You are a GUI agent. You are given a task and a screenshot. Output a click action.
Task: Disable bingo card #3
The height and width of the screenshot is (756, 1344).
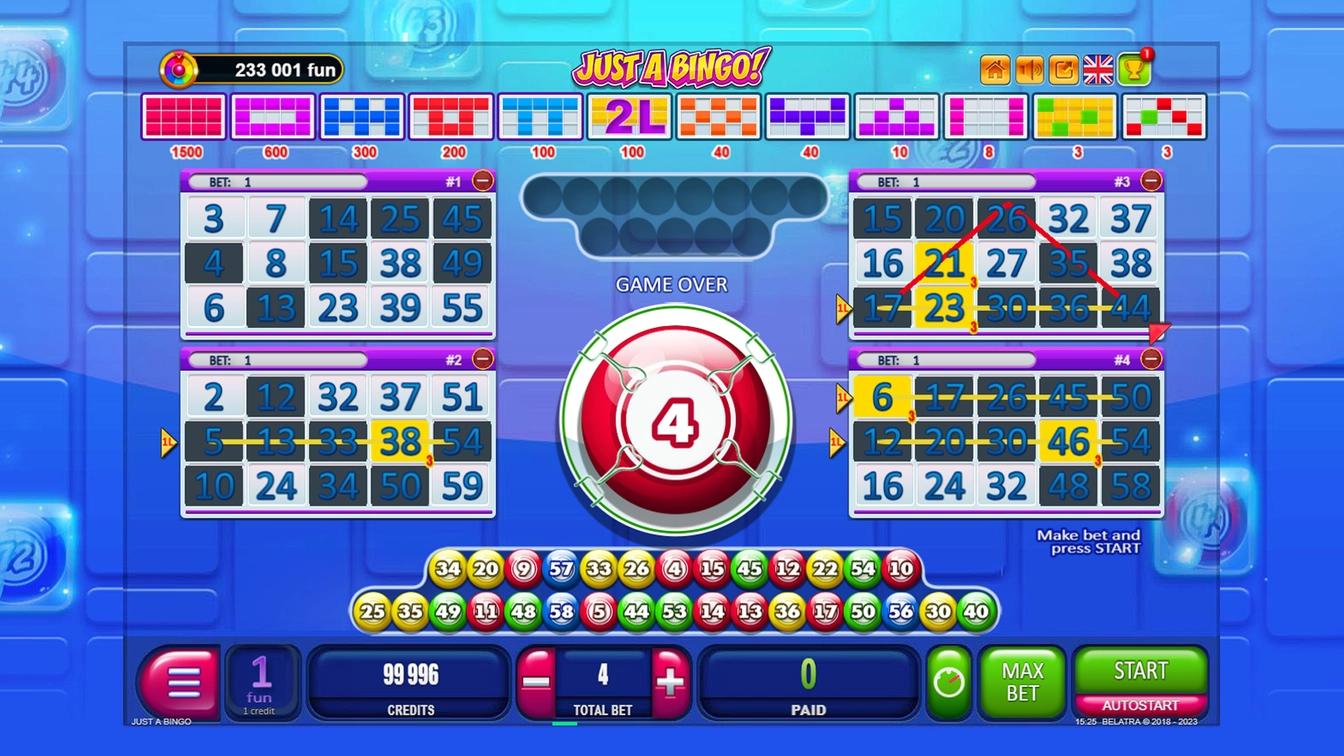[x=1150, y=180]
